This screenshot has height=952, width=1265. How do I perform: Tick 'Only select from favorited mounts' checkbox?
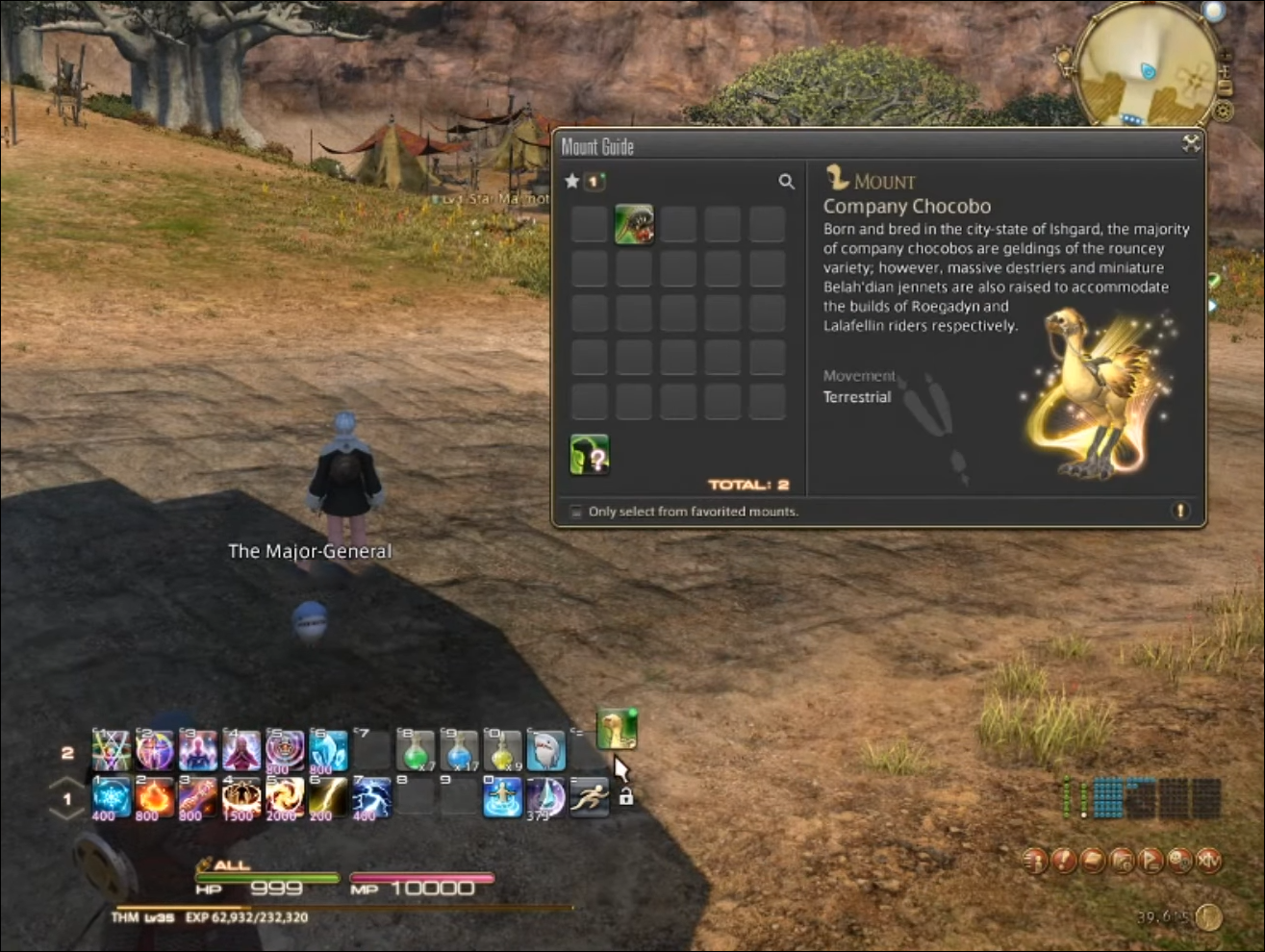576,512
